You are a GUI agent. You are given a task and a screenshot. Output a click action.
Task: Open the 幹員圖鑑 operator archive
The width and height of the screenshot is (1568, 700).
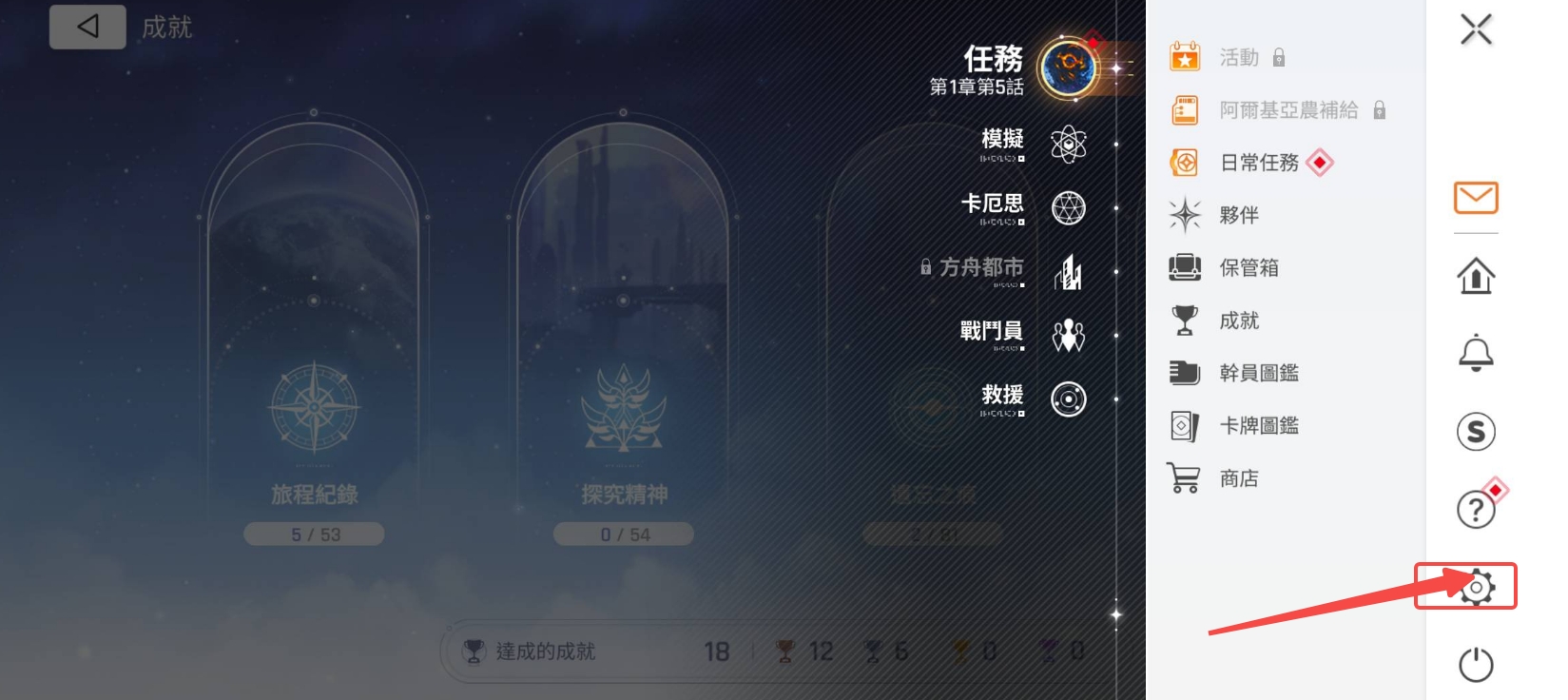(1258, 373)
